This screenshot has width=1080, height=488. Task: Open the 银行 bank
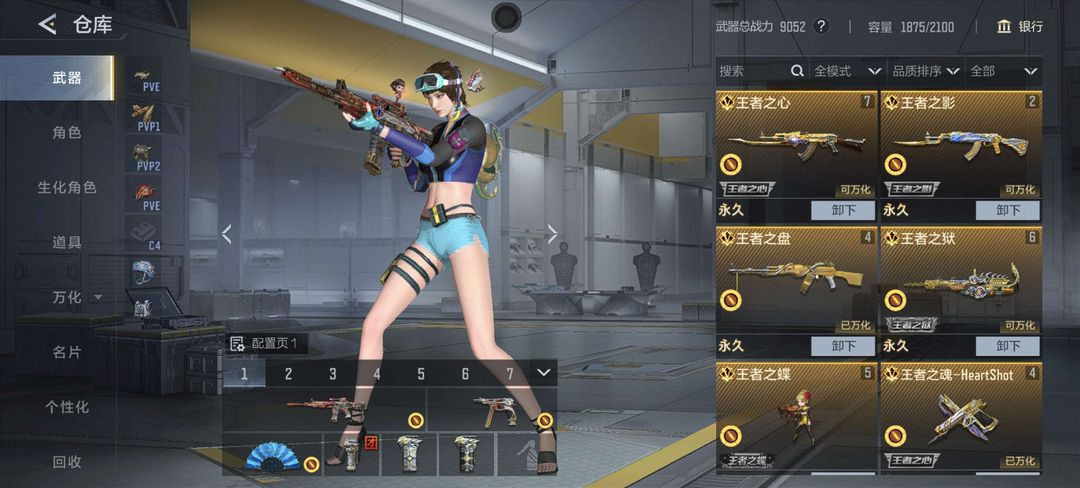1020,27
